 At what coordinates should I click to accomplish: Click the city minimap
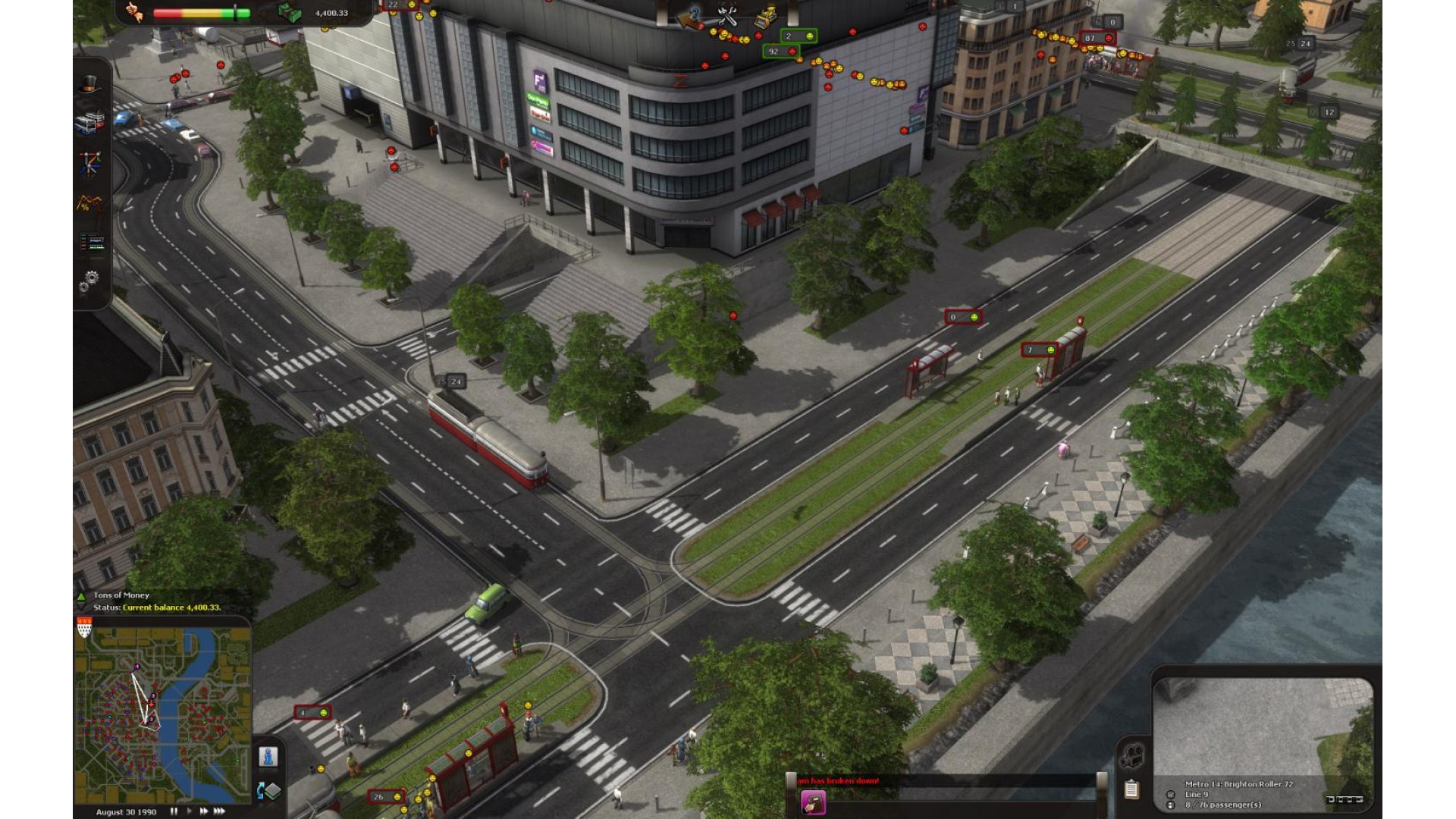[x=162, y=709]
